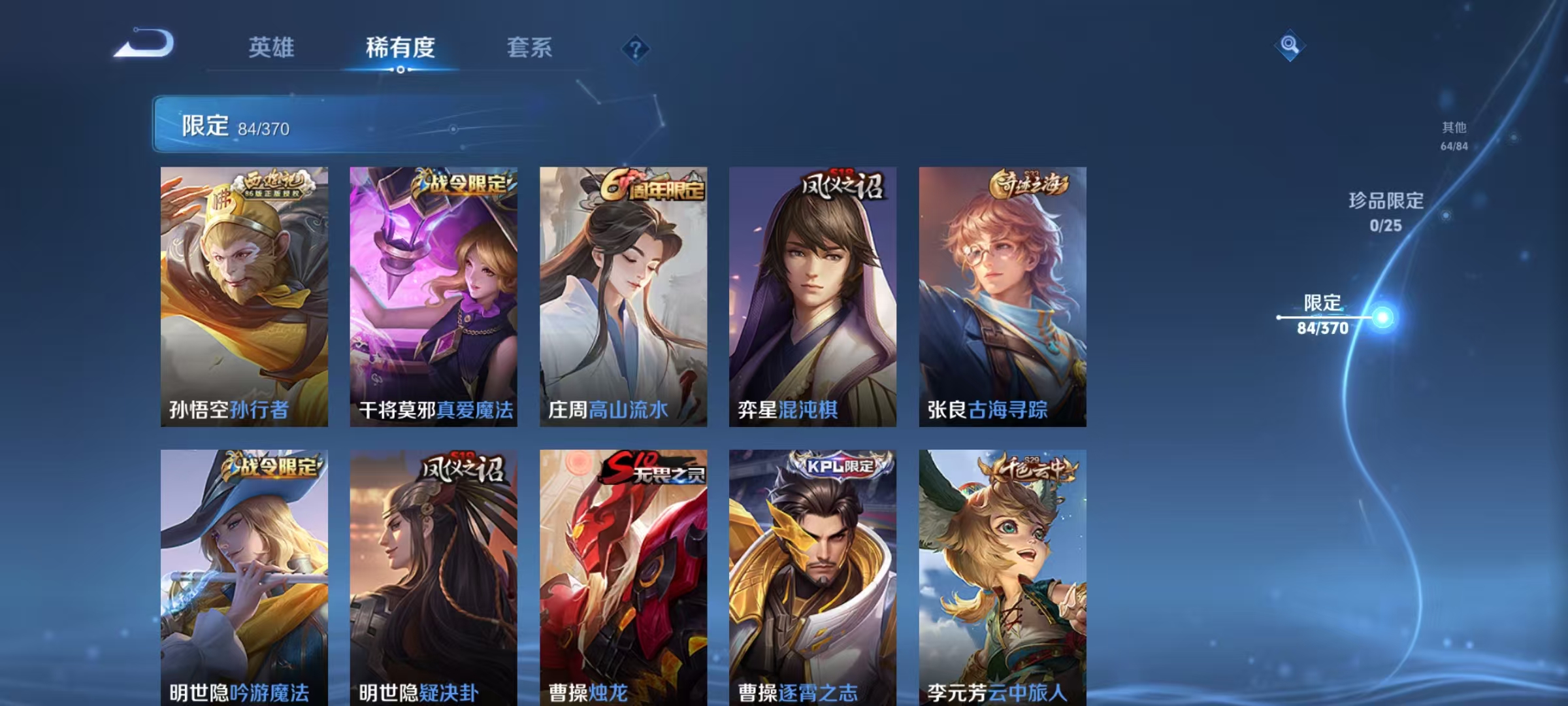
Task: Switch to the 英雄 tab
Action: (271, 47)
